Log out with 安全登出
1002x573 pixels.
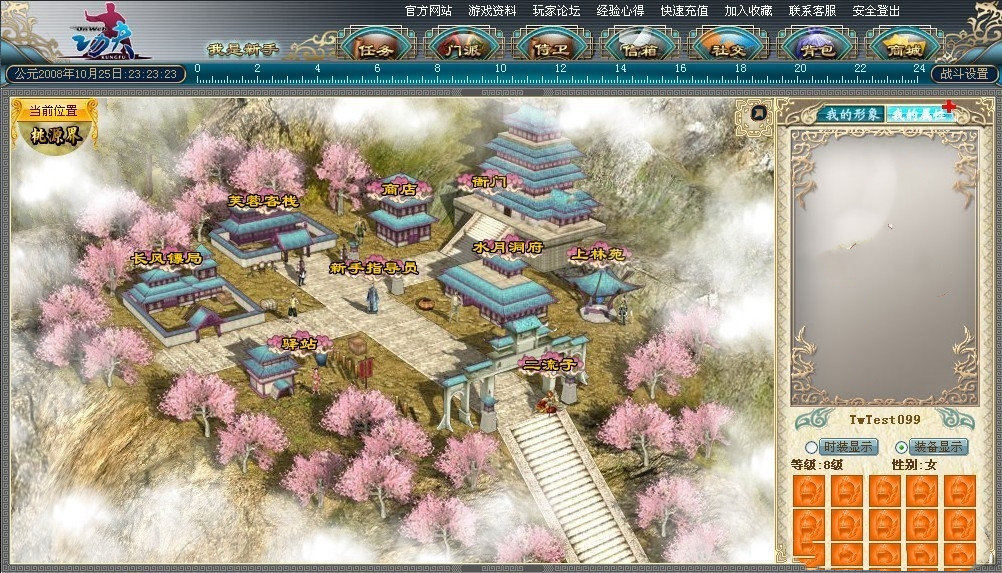coord(876,11)
